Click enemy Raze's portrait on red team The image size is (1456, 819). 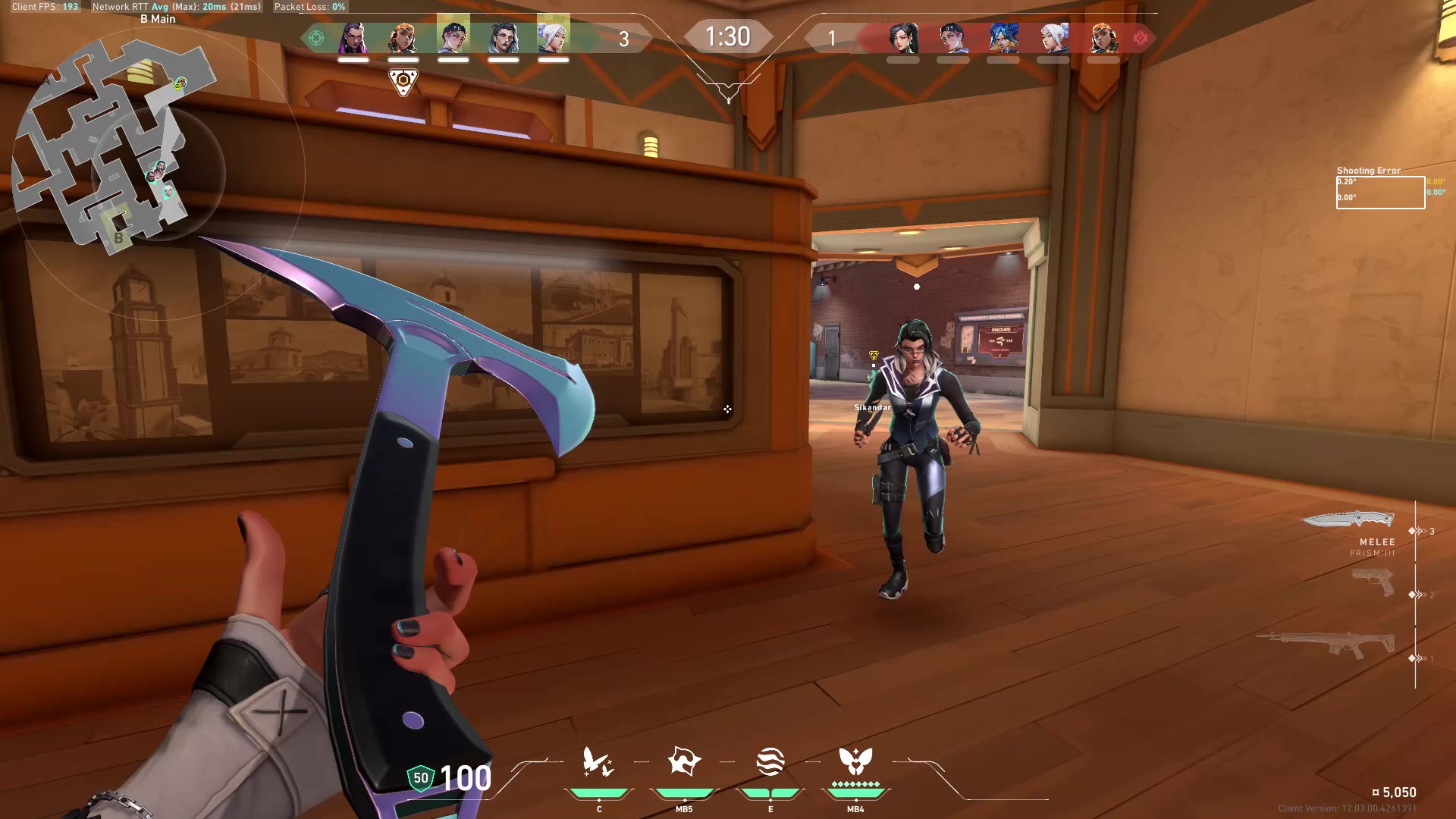tap(1103, 37)
